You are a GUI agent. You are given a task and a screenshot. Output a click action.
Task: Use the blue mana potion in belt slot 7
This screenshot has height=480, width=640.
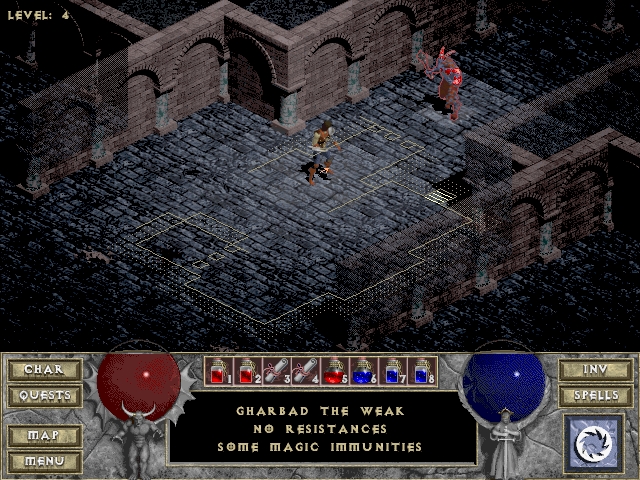click(394, 372)
